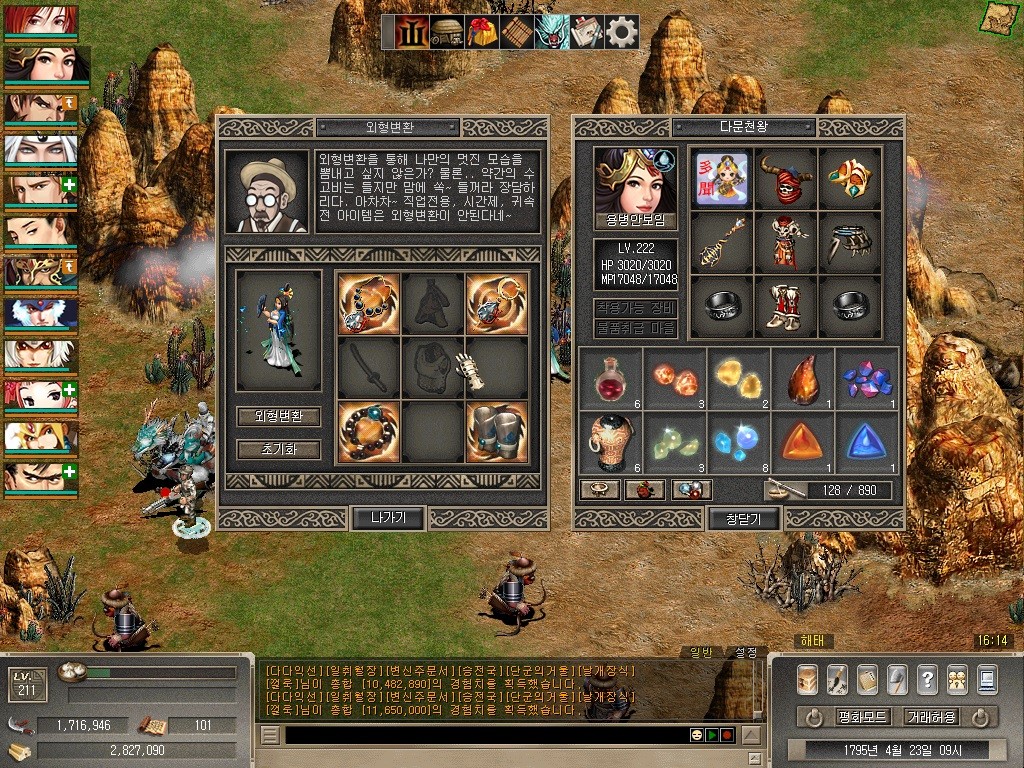Viewport: 1024px width, 768px height.
Task: Toggle the 거래허용 trade permission button
Action: (931, 717)
